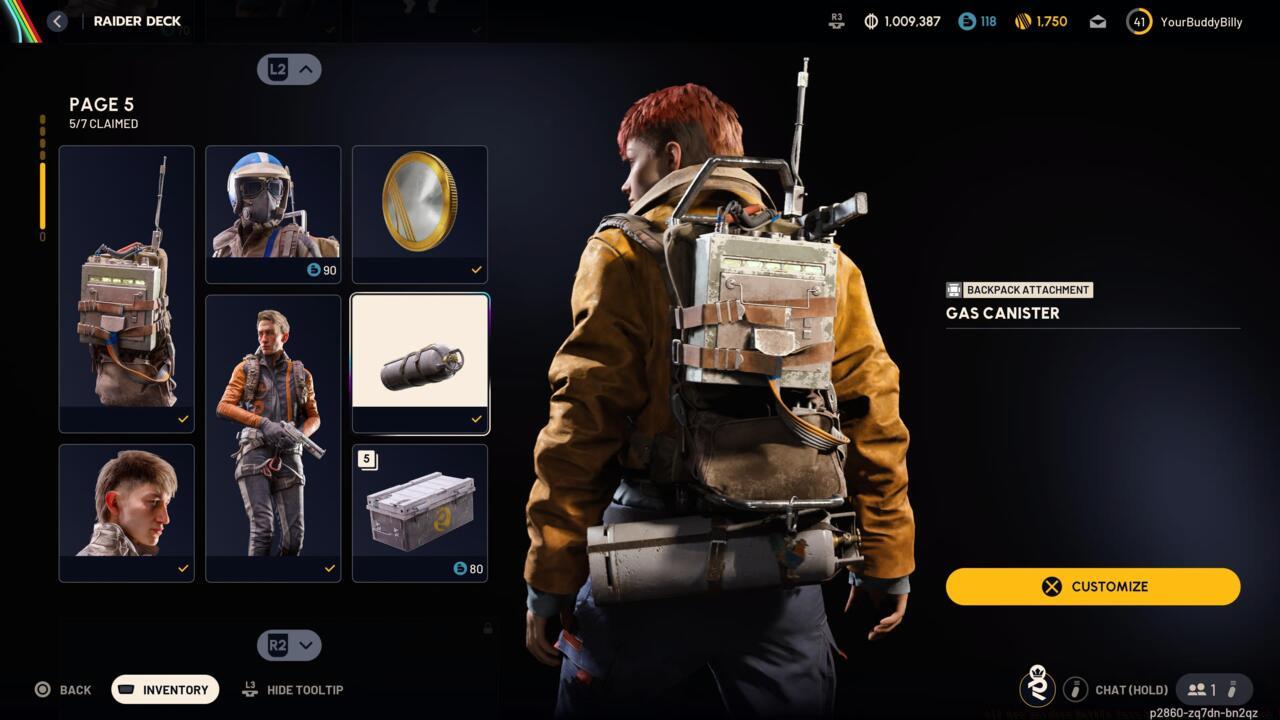Screen dimensions: 1280x720
Task: Toggle Hide Tooltip option
Action: pos(292,689)
